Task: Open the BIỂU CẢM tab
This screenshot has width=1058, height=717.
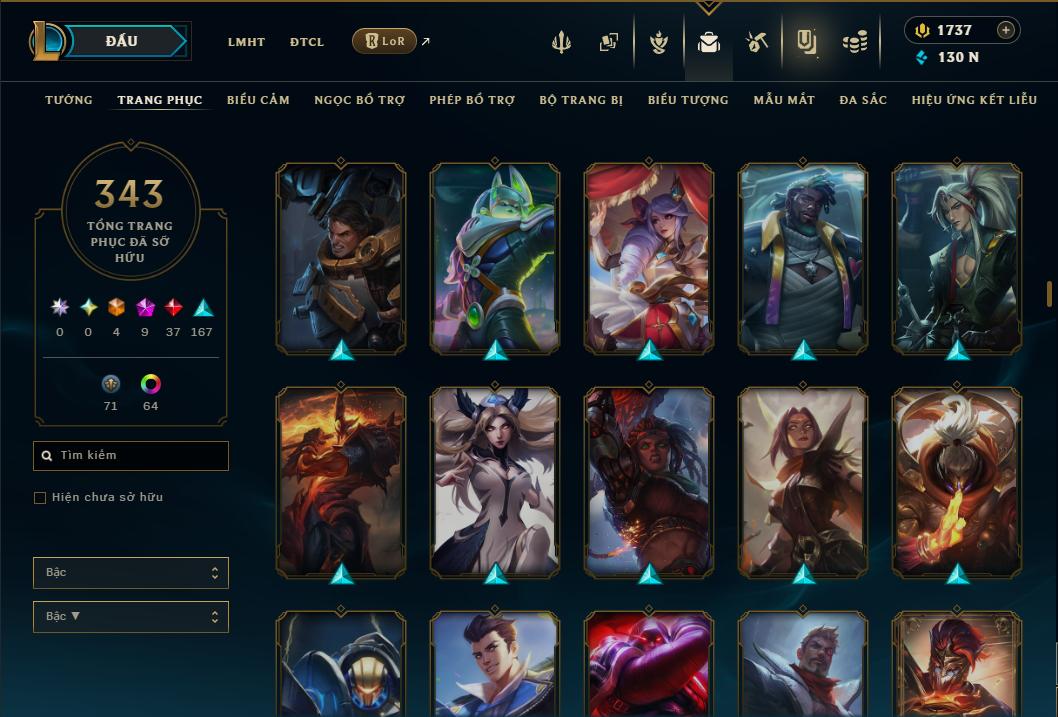Action: (x=258, y=100)
